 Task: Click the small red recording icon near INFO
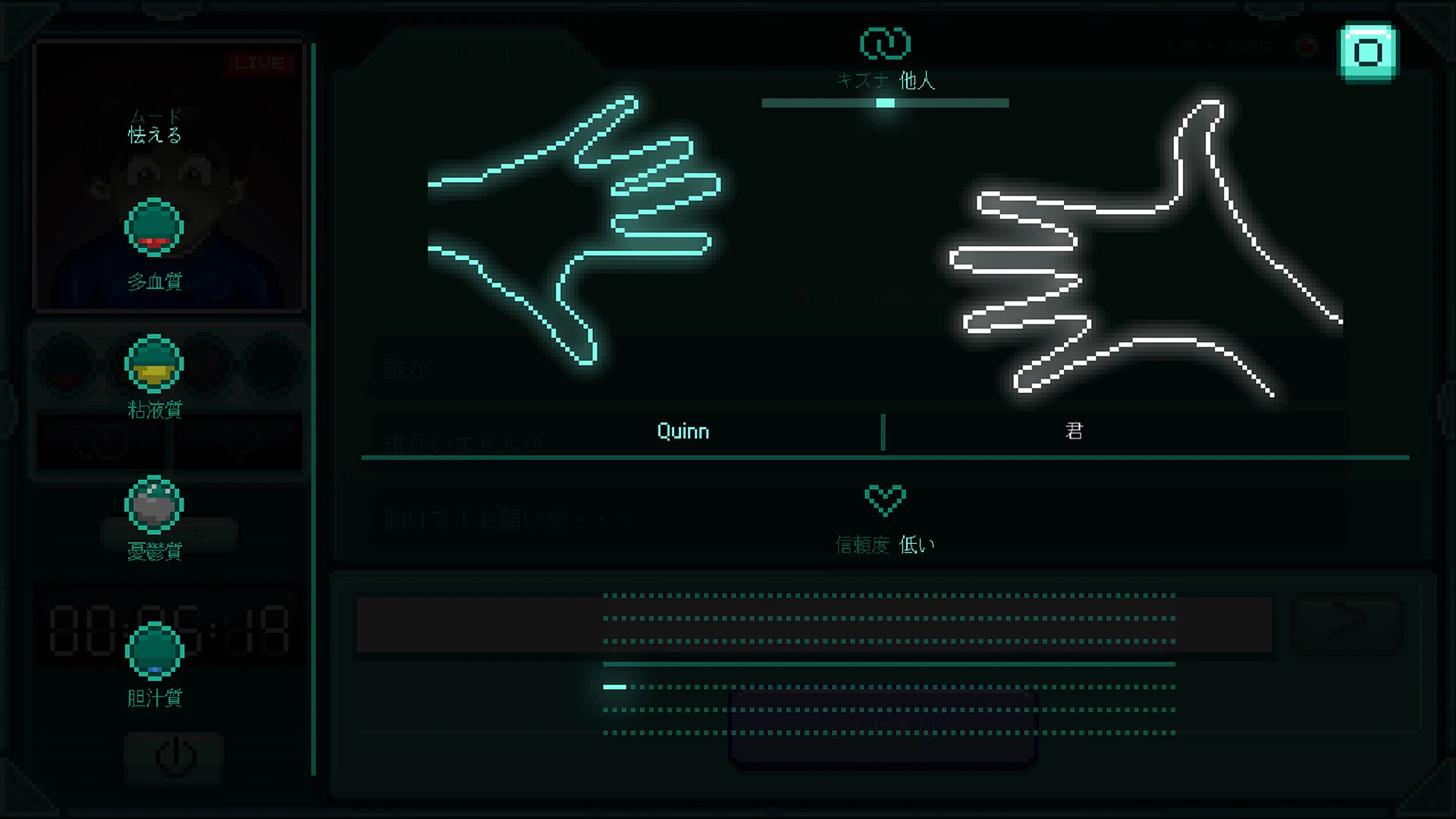pyautogui.click(x=1306, y=46)
